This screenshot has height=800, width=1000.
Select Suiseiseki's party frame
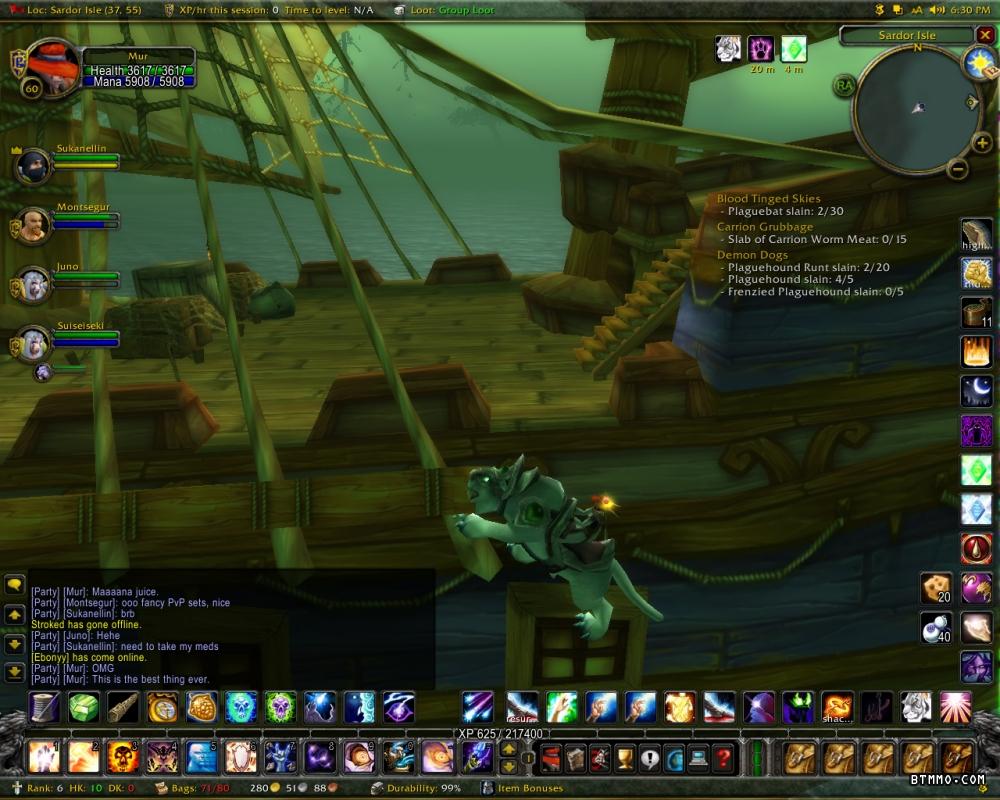point(33,345)
